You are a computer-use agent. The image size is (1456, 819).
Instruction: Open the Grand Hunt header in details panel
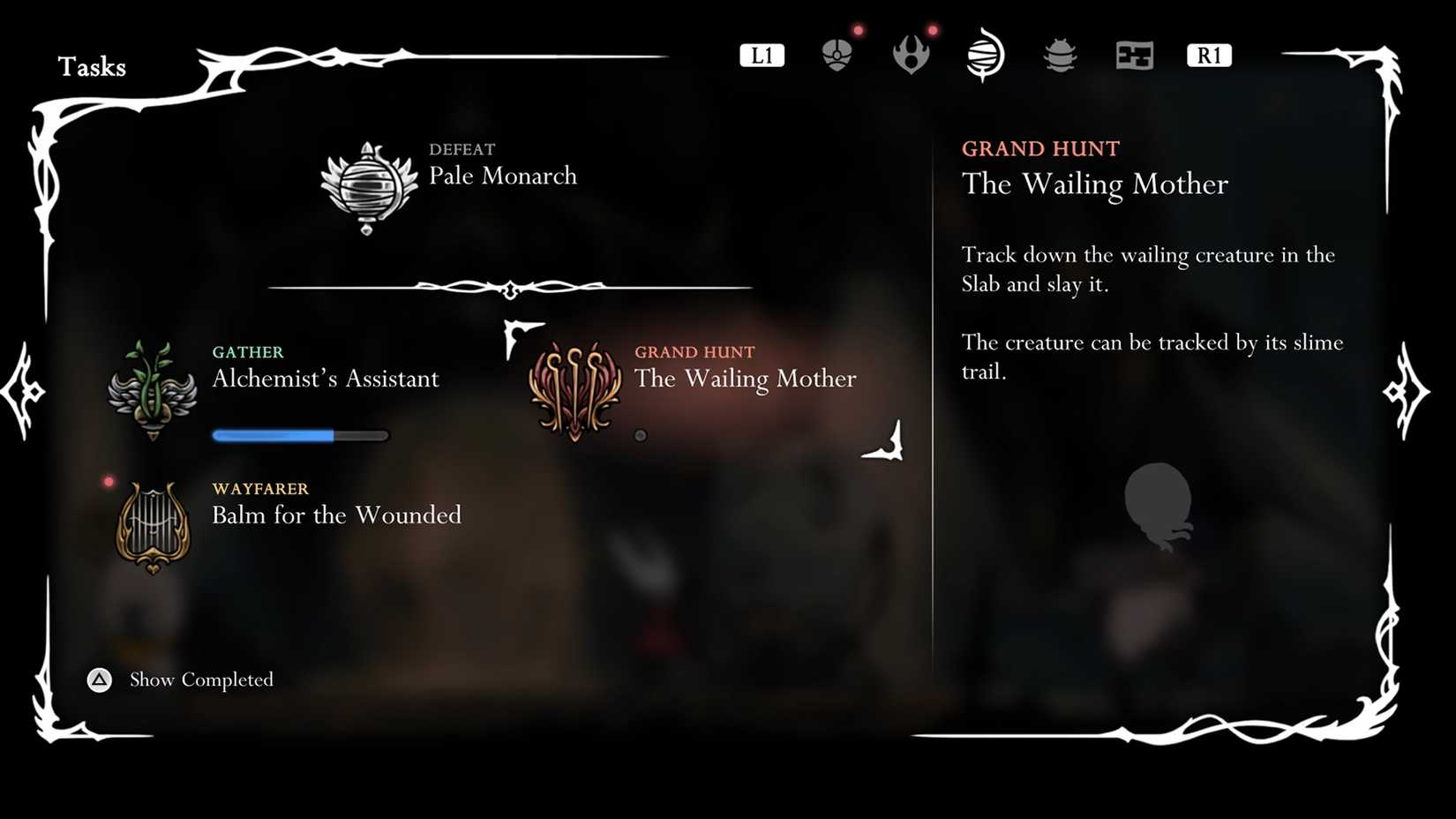coord(1041,148)
